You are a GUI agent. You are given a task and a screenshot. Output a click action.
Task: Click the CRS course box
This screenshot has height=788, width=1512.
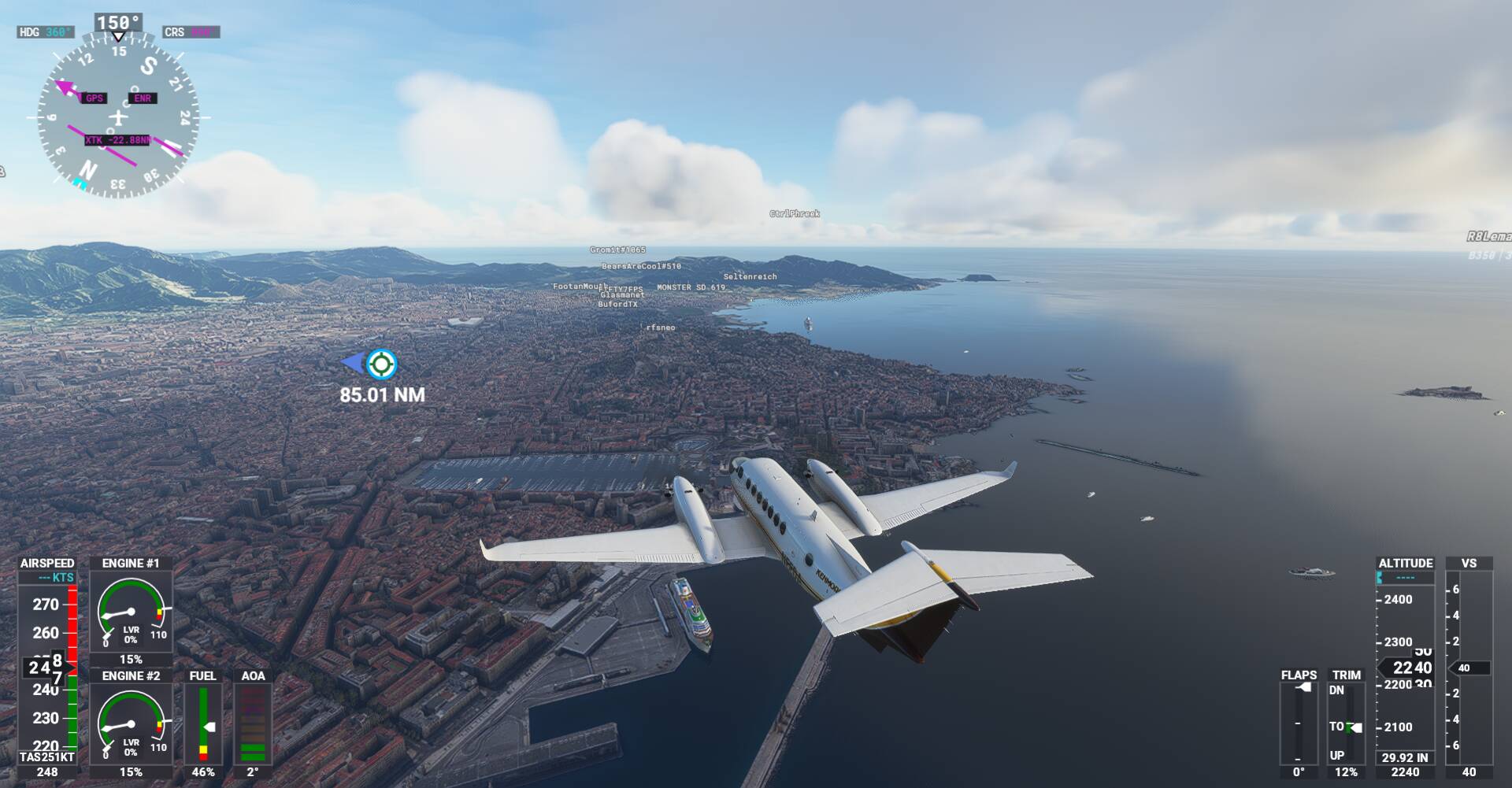point(191,32)
